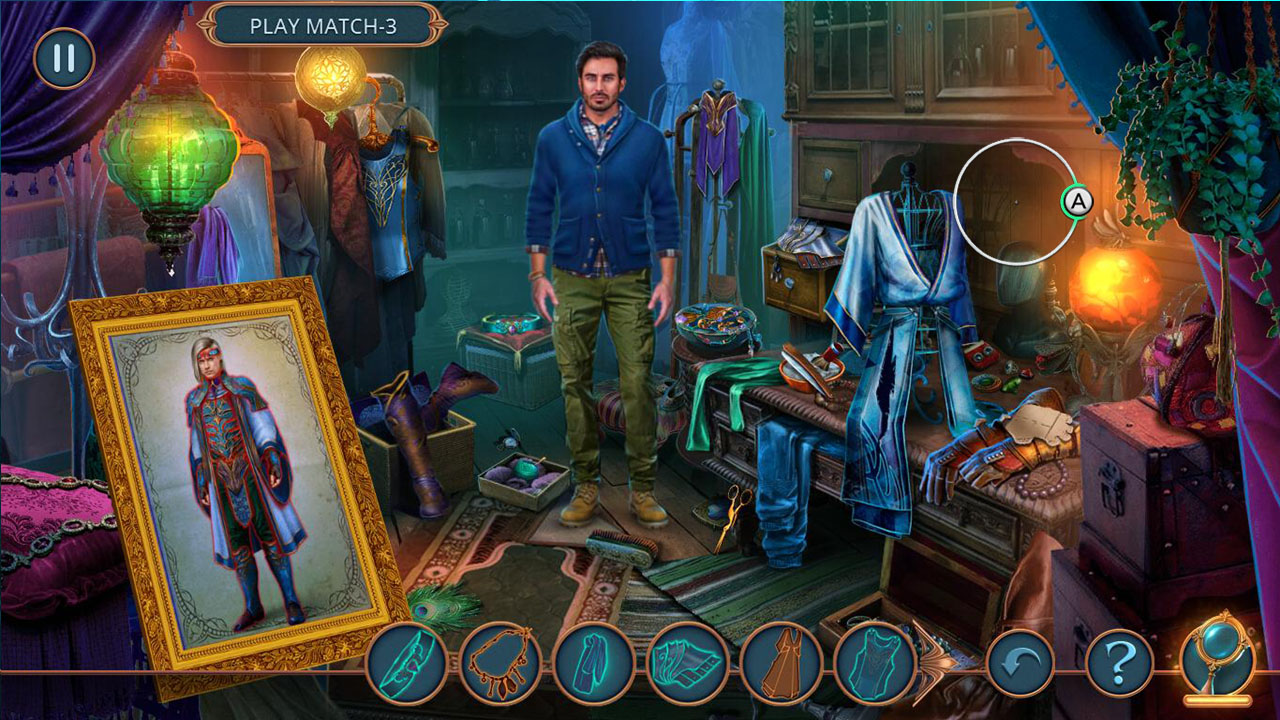Click the scissors on the floor
1280x720 pixels.
(735, 510)
